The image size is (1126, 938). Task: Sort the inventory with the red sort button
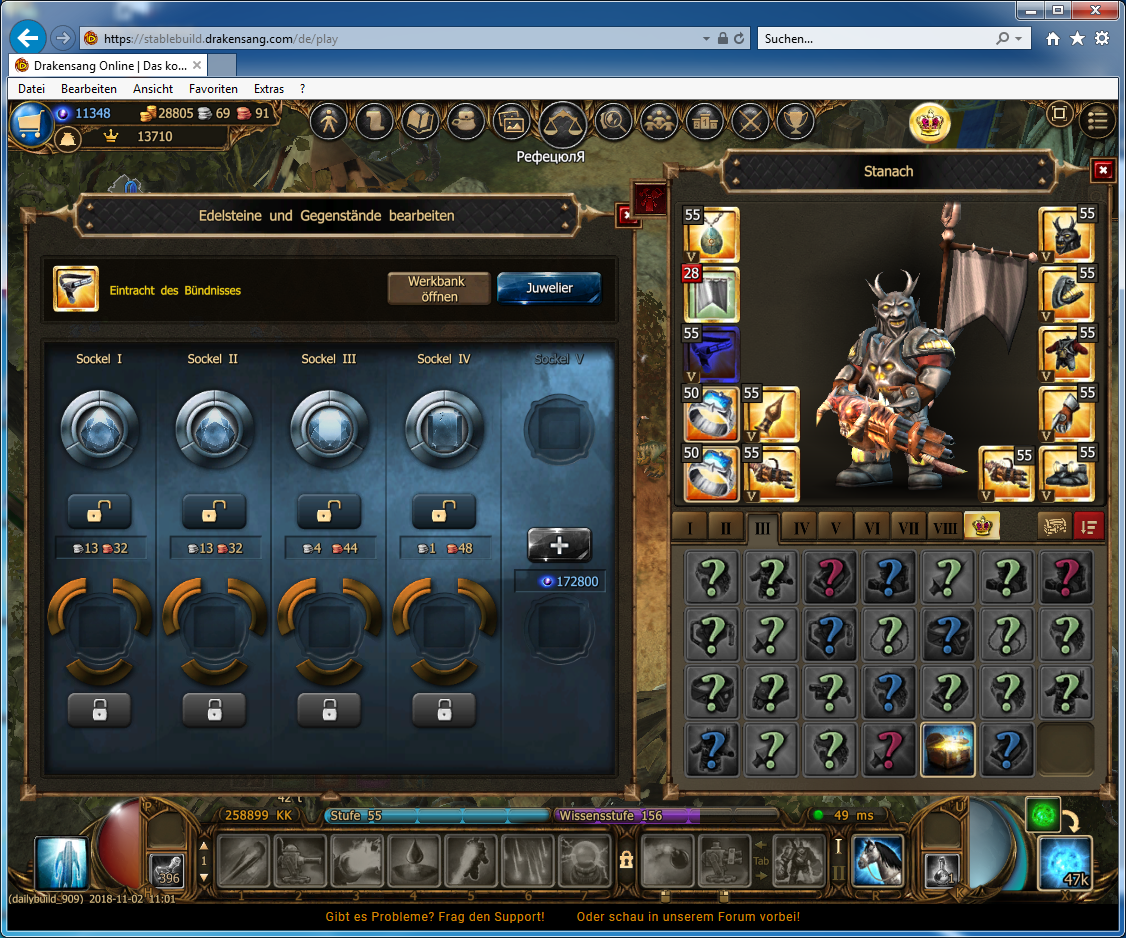1088,527
